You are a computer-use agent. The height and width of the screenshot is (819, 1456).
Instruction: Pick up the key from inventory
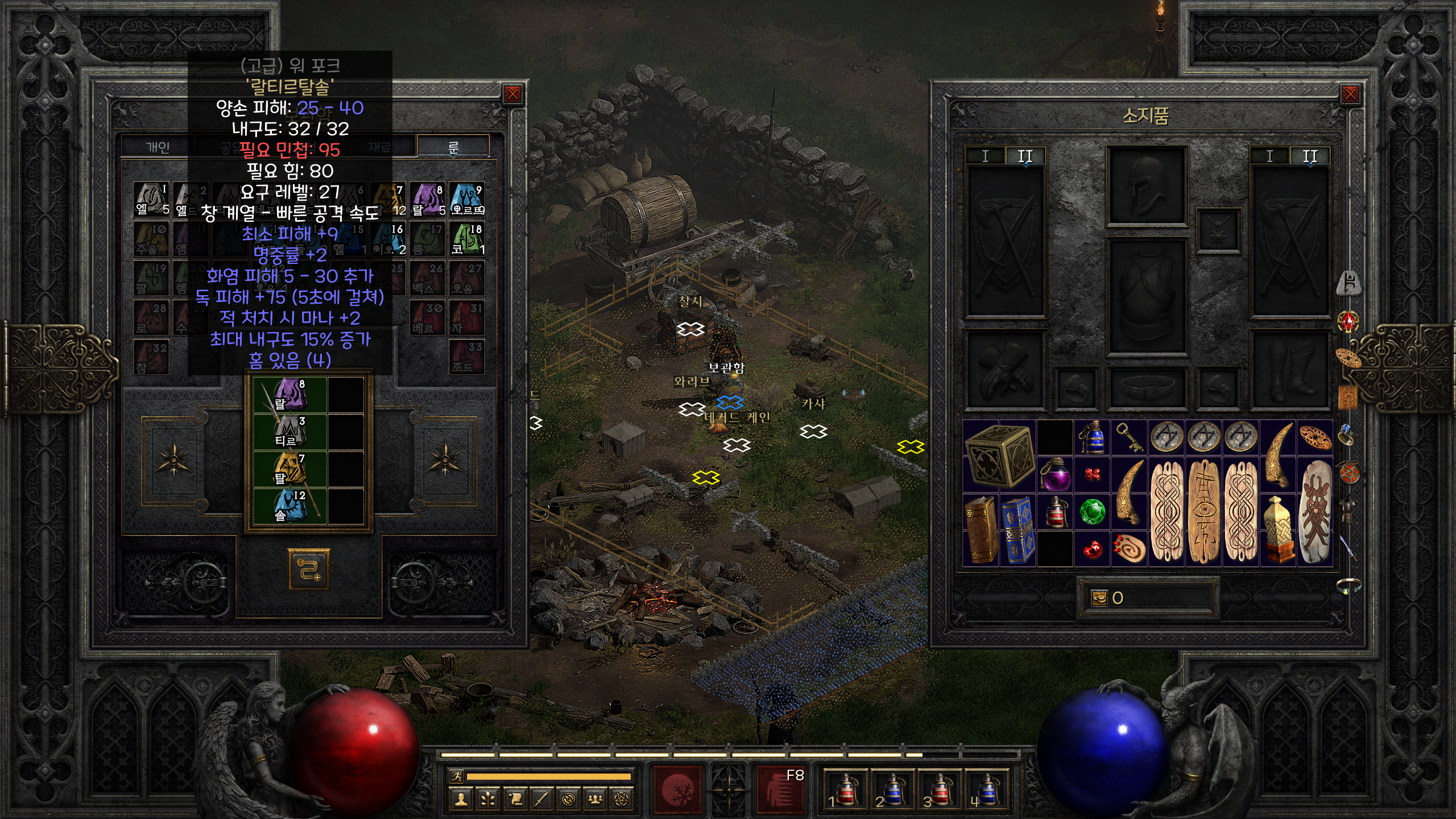[x=1128, y=437]
